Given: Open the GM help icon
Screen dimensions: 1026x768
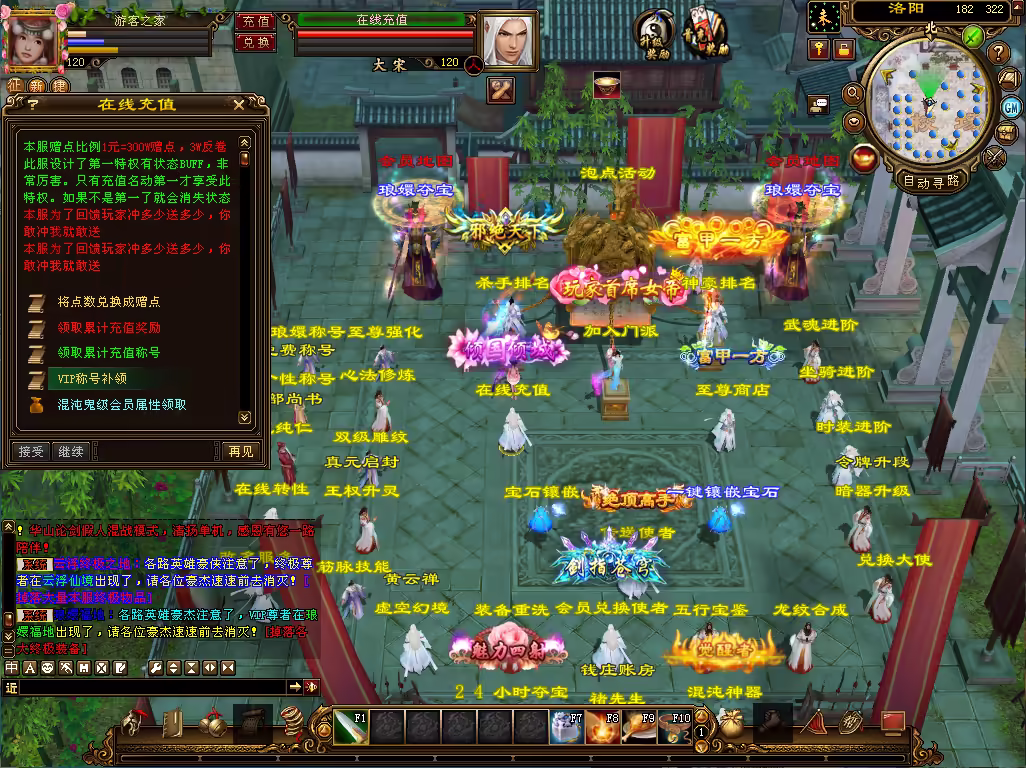Looking at the screenshot, I should [1010, 107].
